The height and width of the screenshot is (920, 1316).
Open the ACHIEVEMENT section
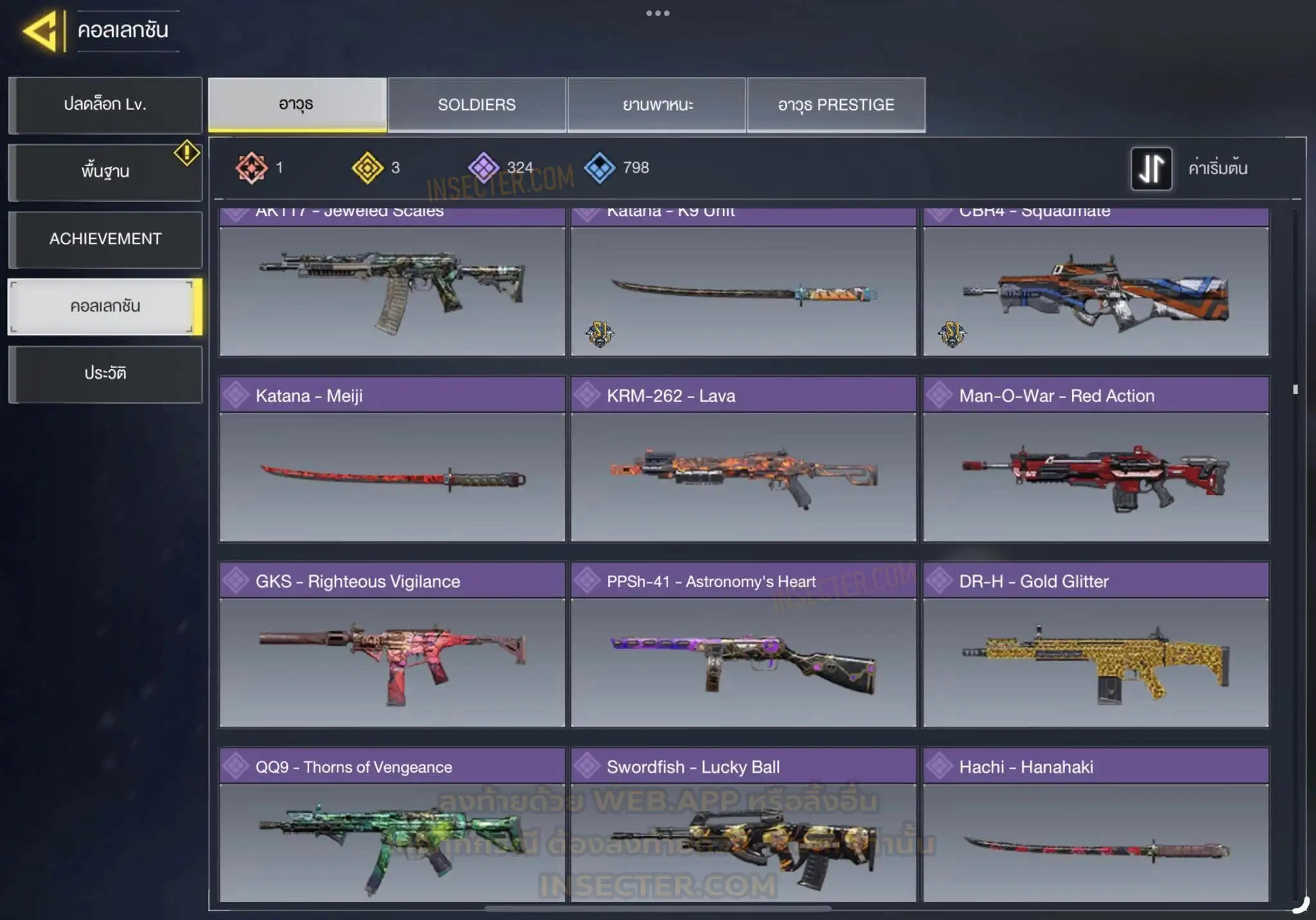(x=105, y=239)
